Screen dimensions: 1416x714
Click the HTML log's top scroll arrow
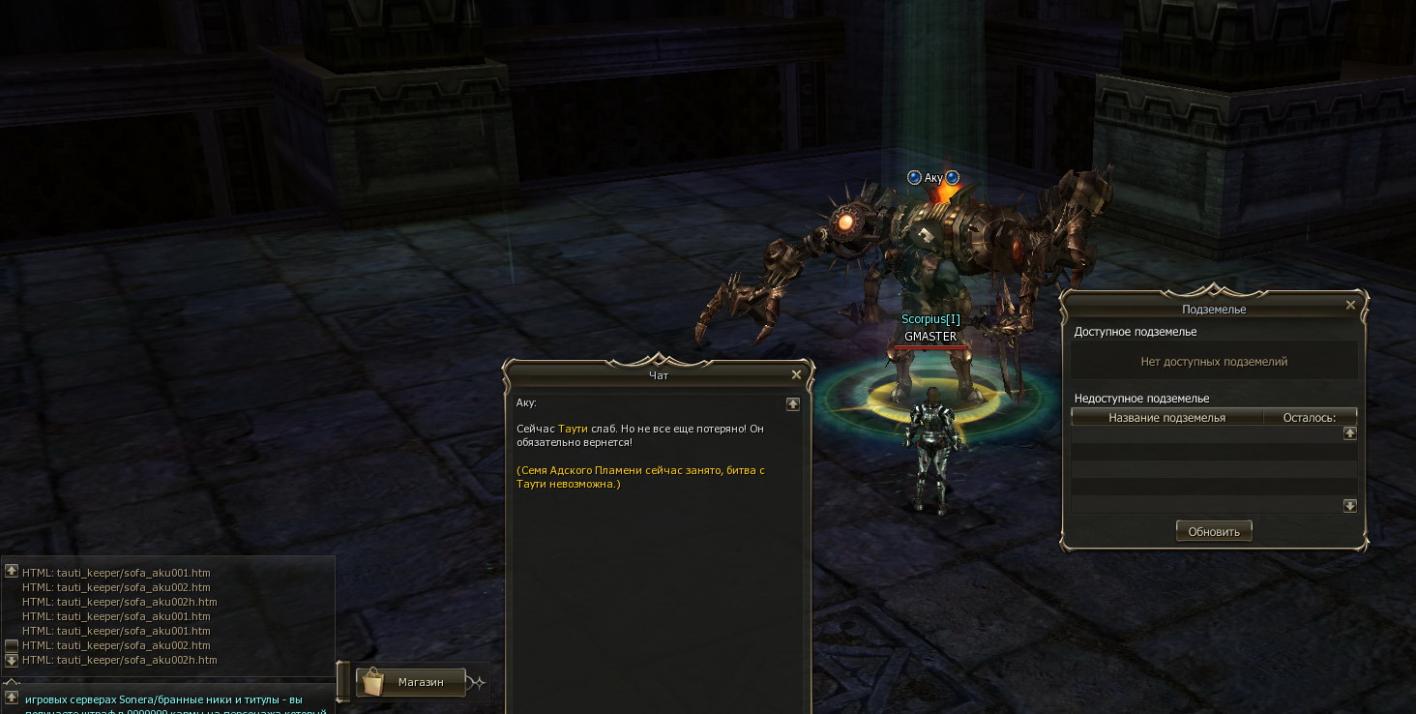[x=12, y=571]
